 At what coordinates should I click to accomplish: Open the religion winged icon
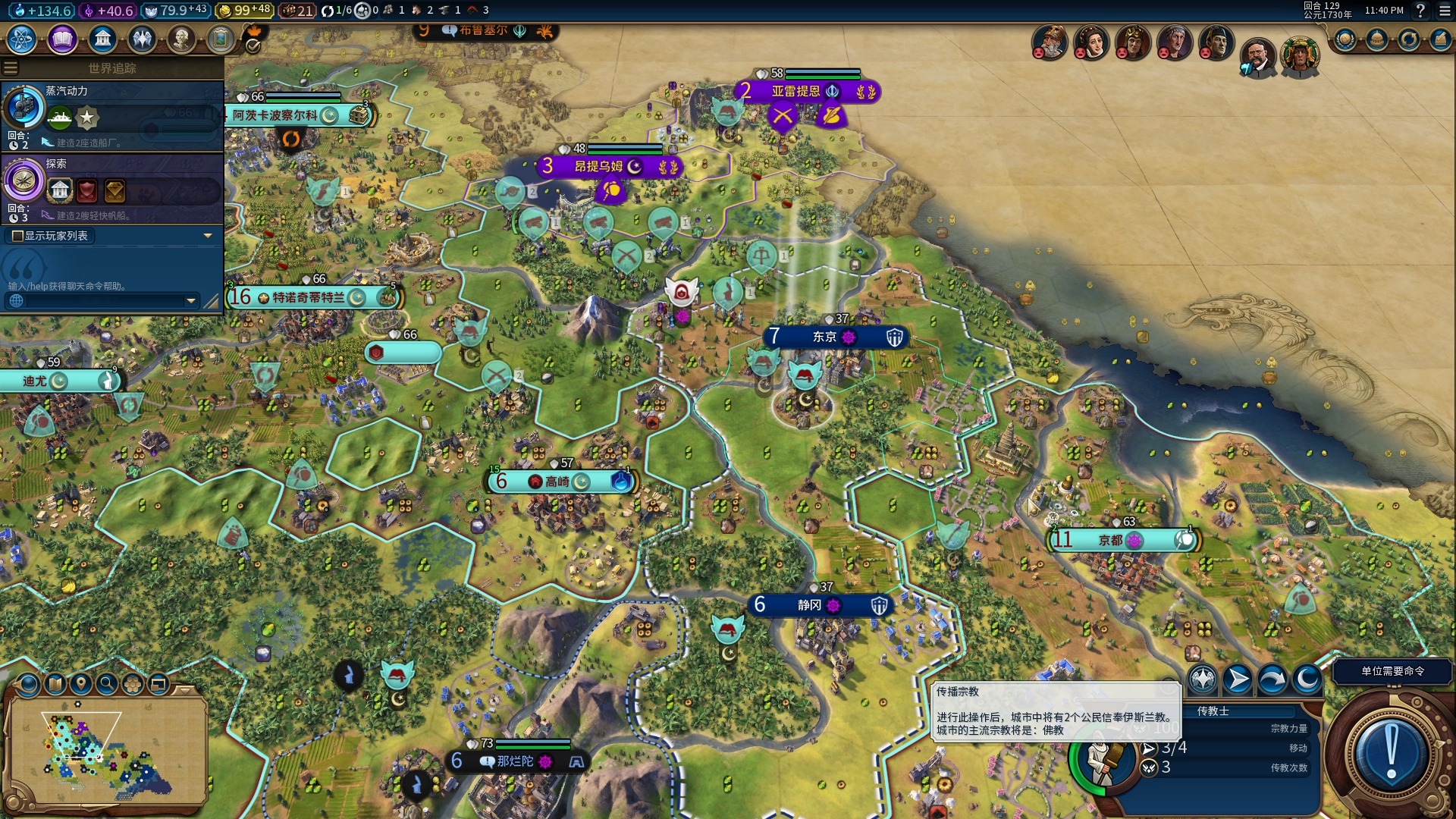tap(142, 39)
